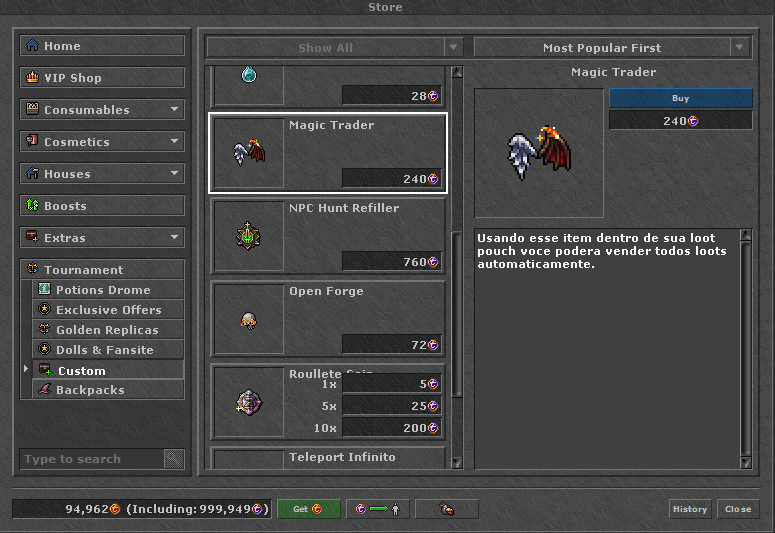Expand the Cosmetics category

pos(102,142)
